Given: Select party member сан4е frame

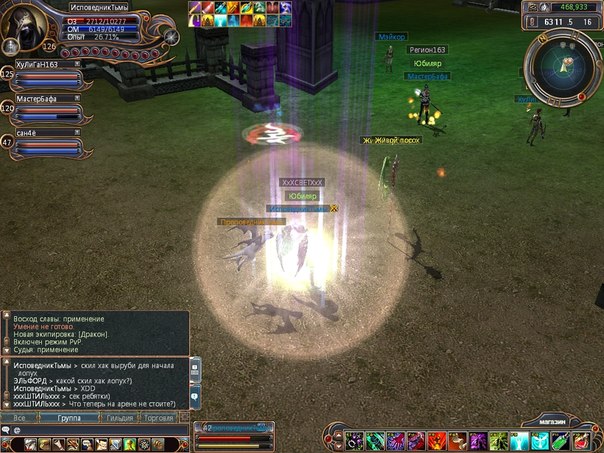Looking at the screenshot, I should [x=46, y=142].
